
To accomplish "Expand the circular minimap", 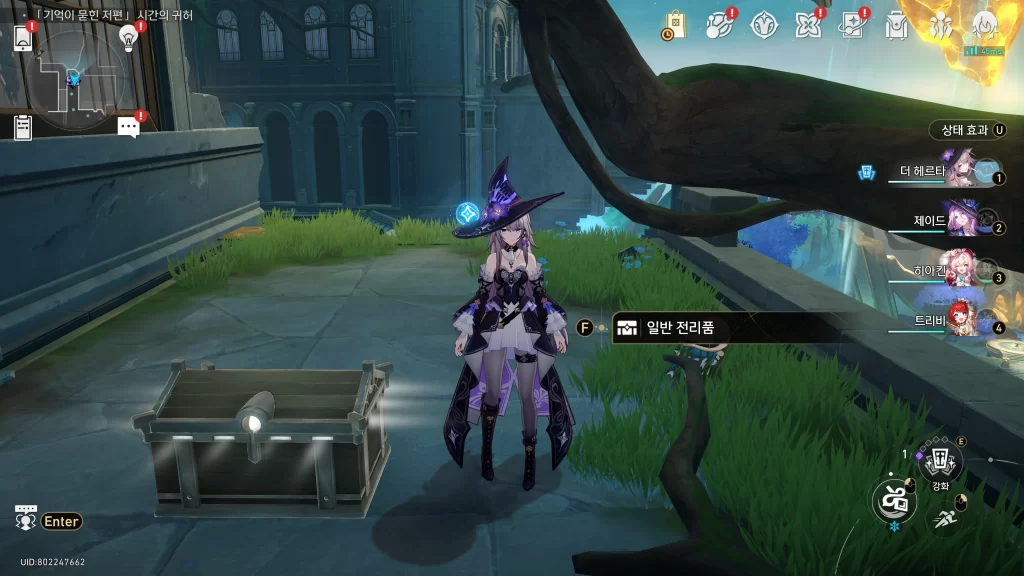I will [75, 75].
